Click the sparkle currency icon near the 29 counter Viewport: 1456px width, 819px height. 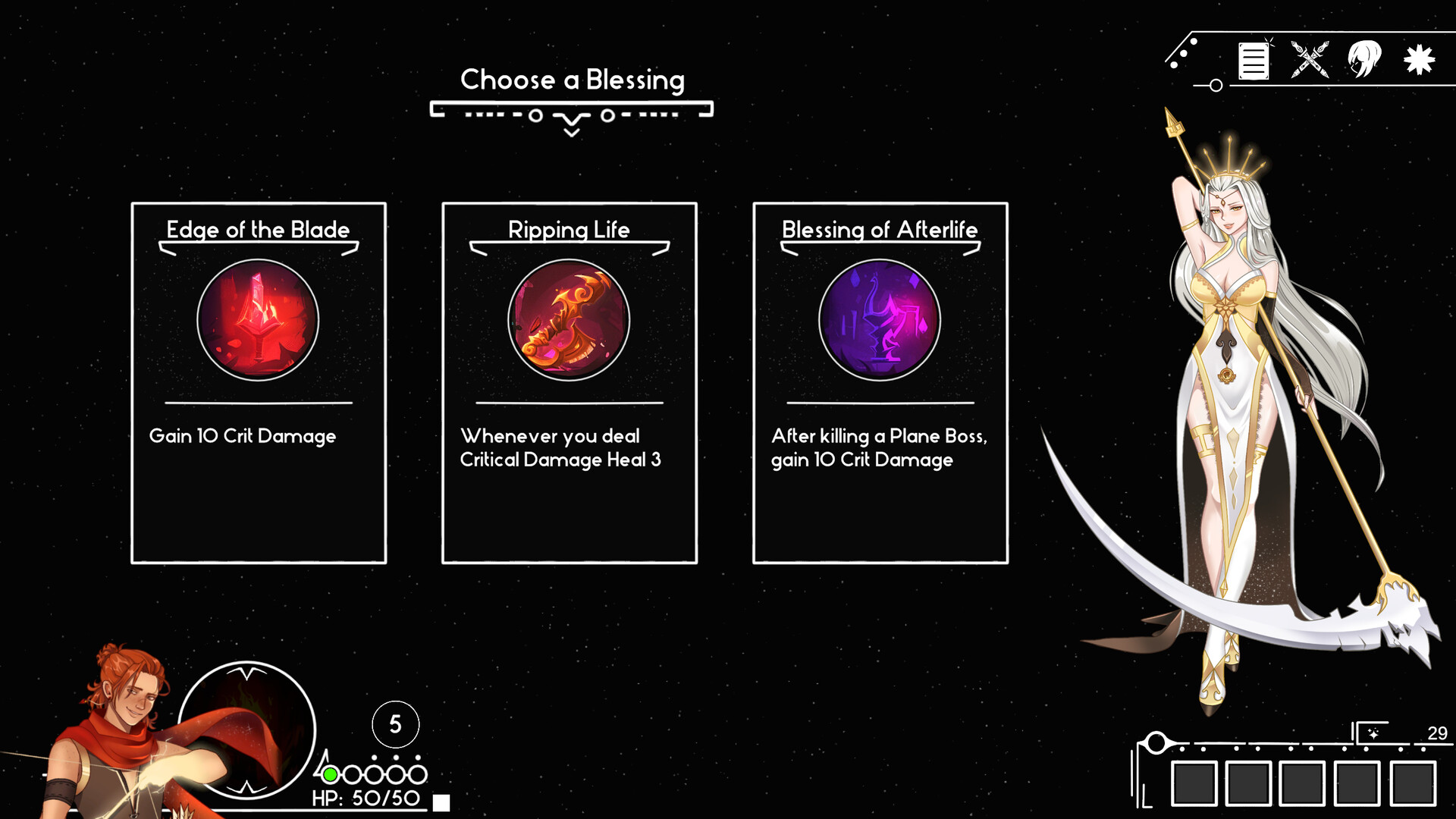tap(1375, 734)
